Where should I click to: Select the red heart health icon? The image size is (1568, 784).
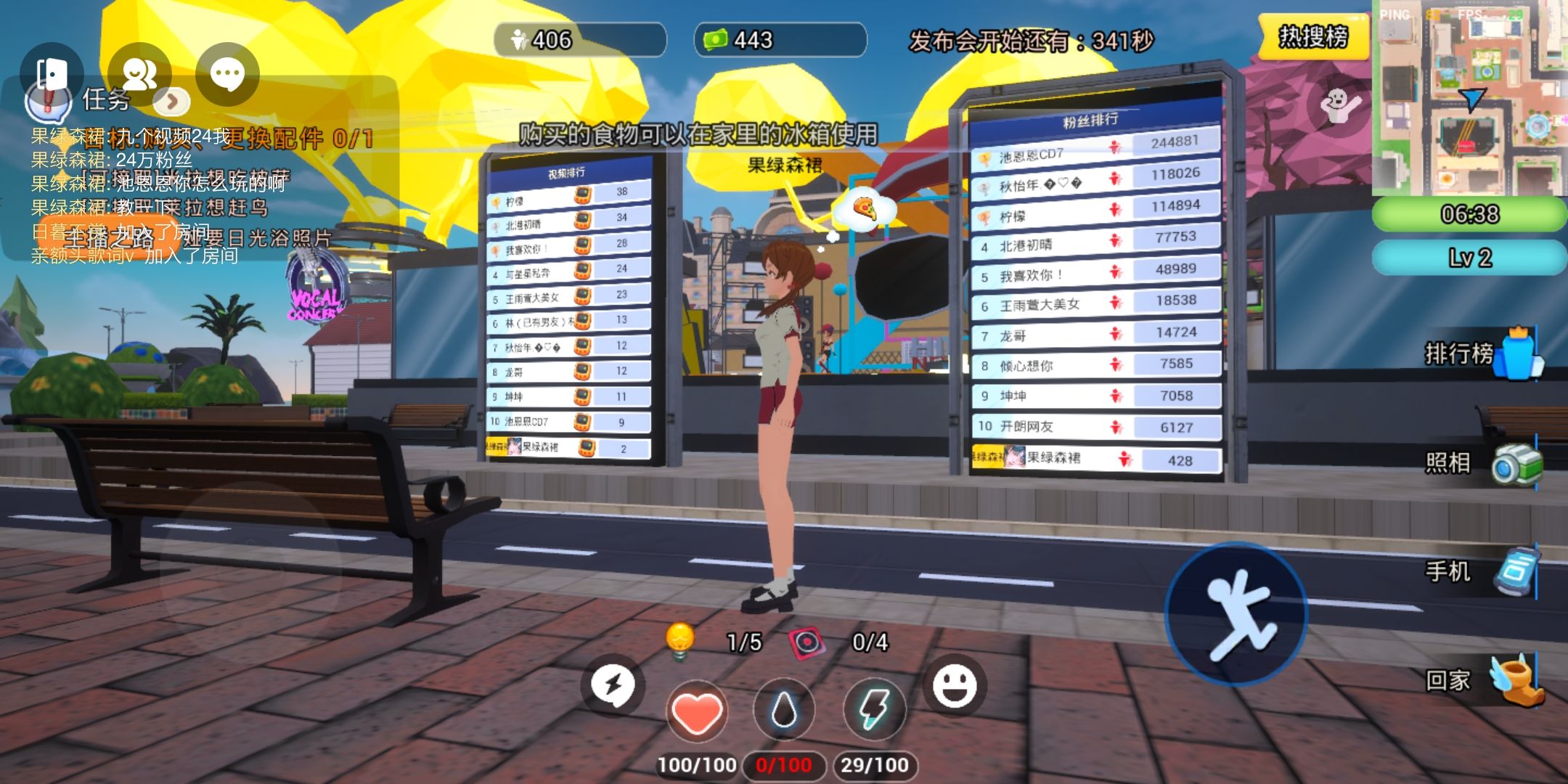(x=696, y=711)
